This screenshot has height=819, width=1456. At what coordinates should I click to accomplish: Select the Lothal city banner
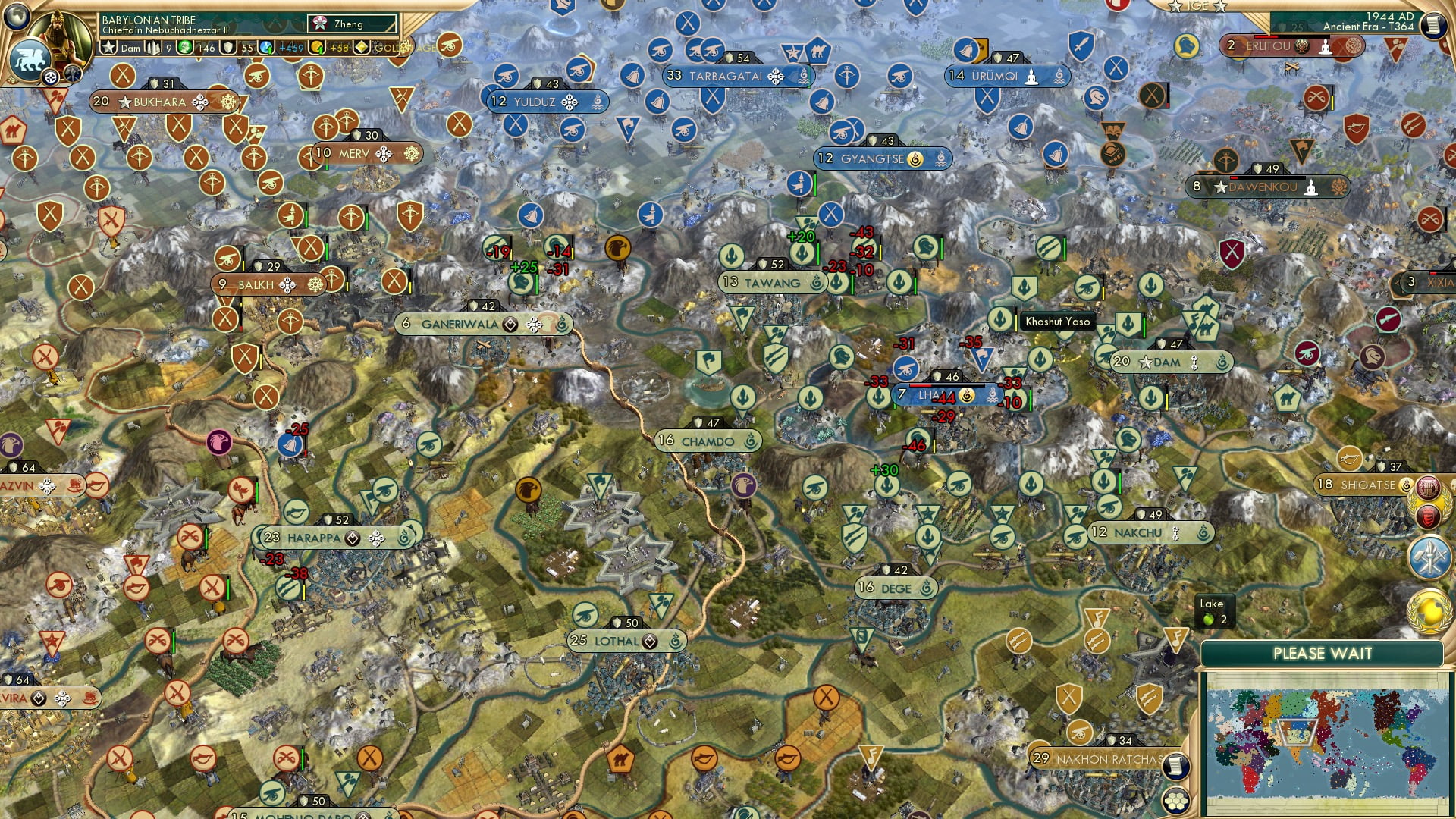(x=617, y=641)
